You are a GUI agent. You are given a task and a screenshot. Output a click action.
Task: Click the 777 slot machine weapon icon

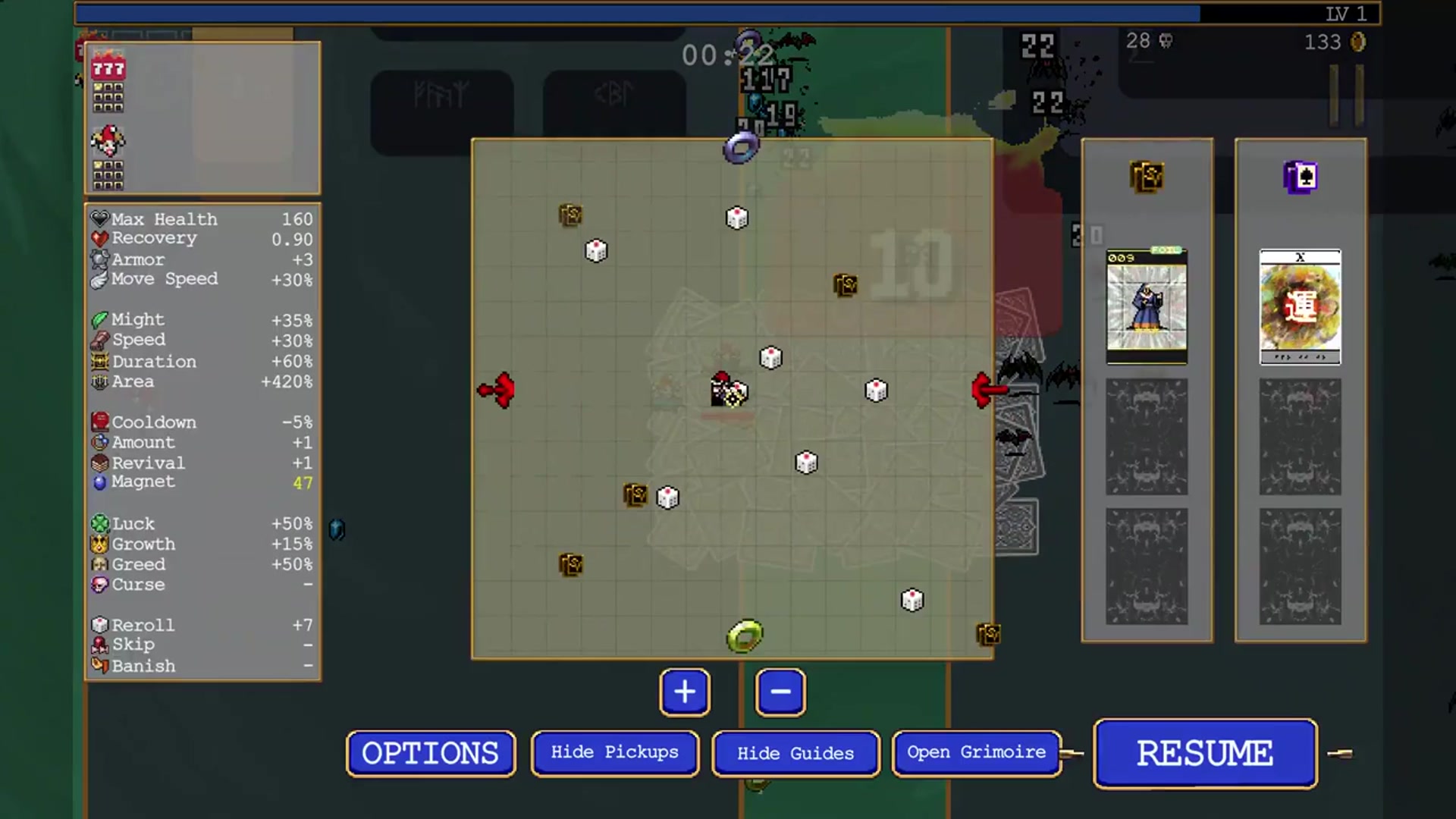click(x=108, y=69)
